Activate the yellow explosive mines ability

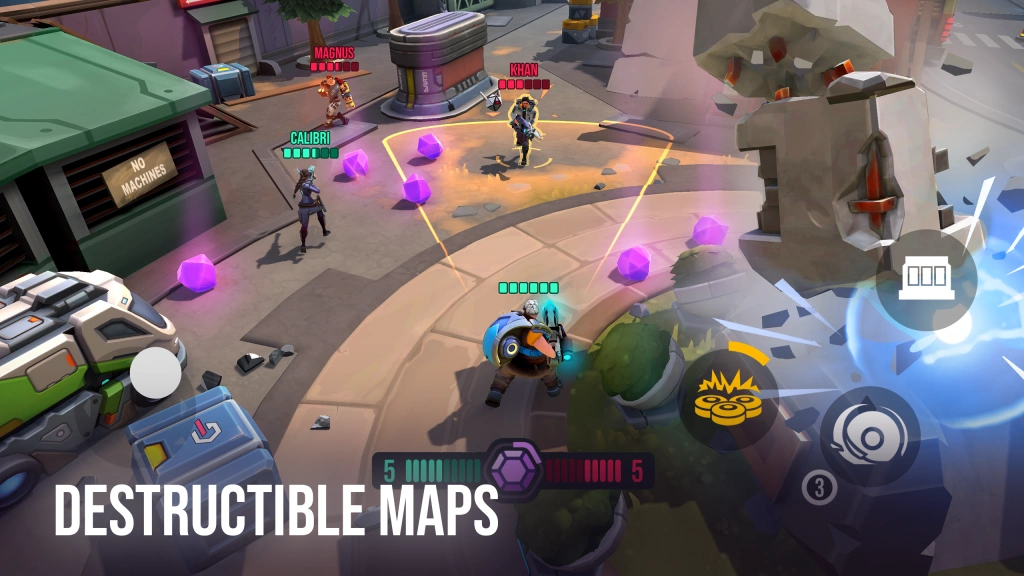tap(729, 400)
